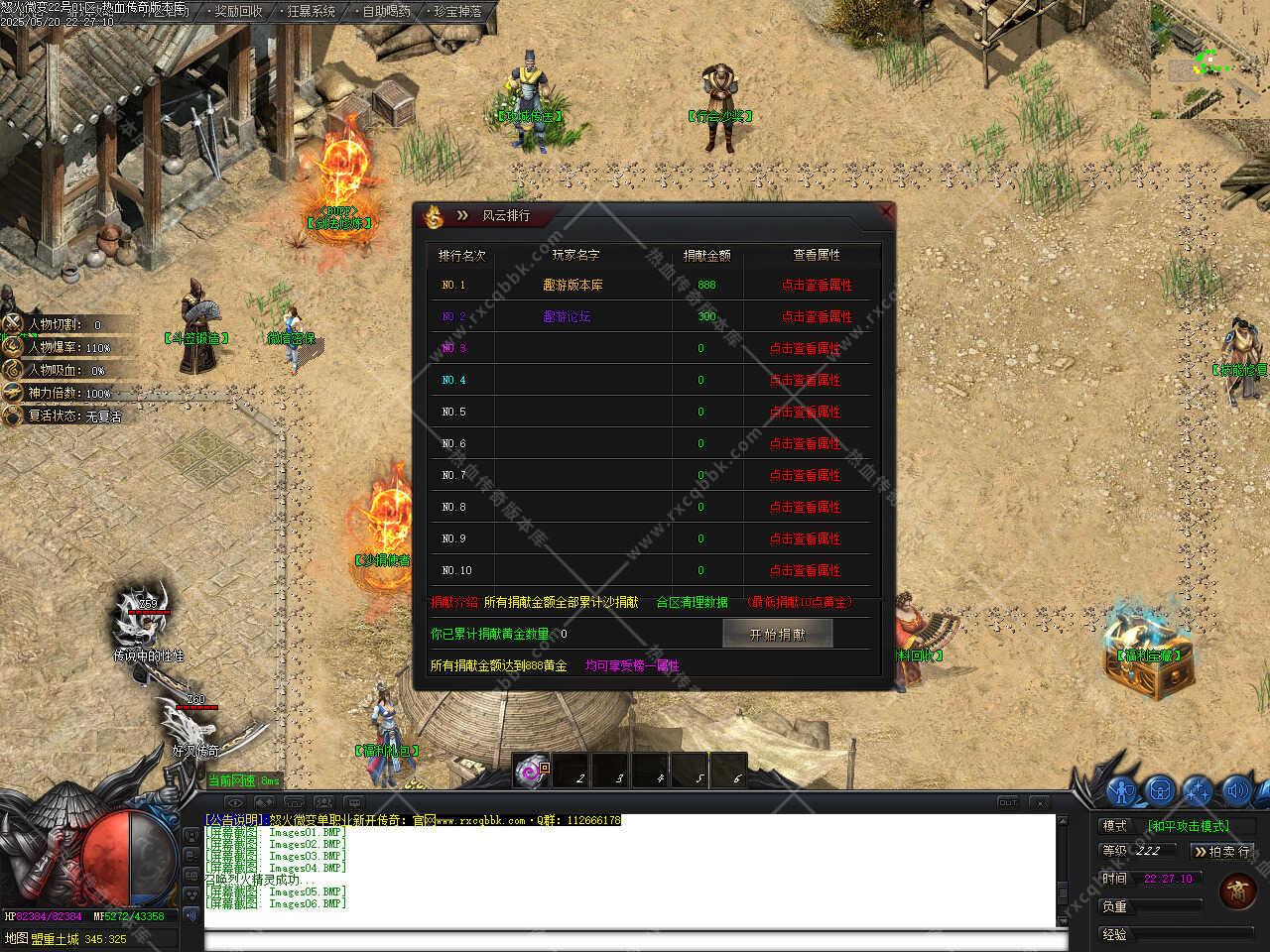
Task: Open the 狂暴系统 menu
Action: tap(311, 12)
